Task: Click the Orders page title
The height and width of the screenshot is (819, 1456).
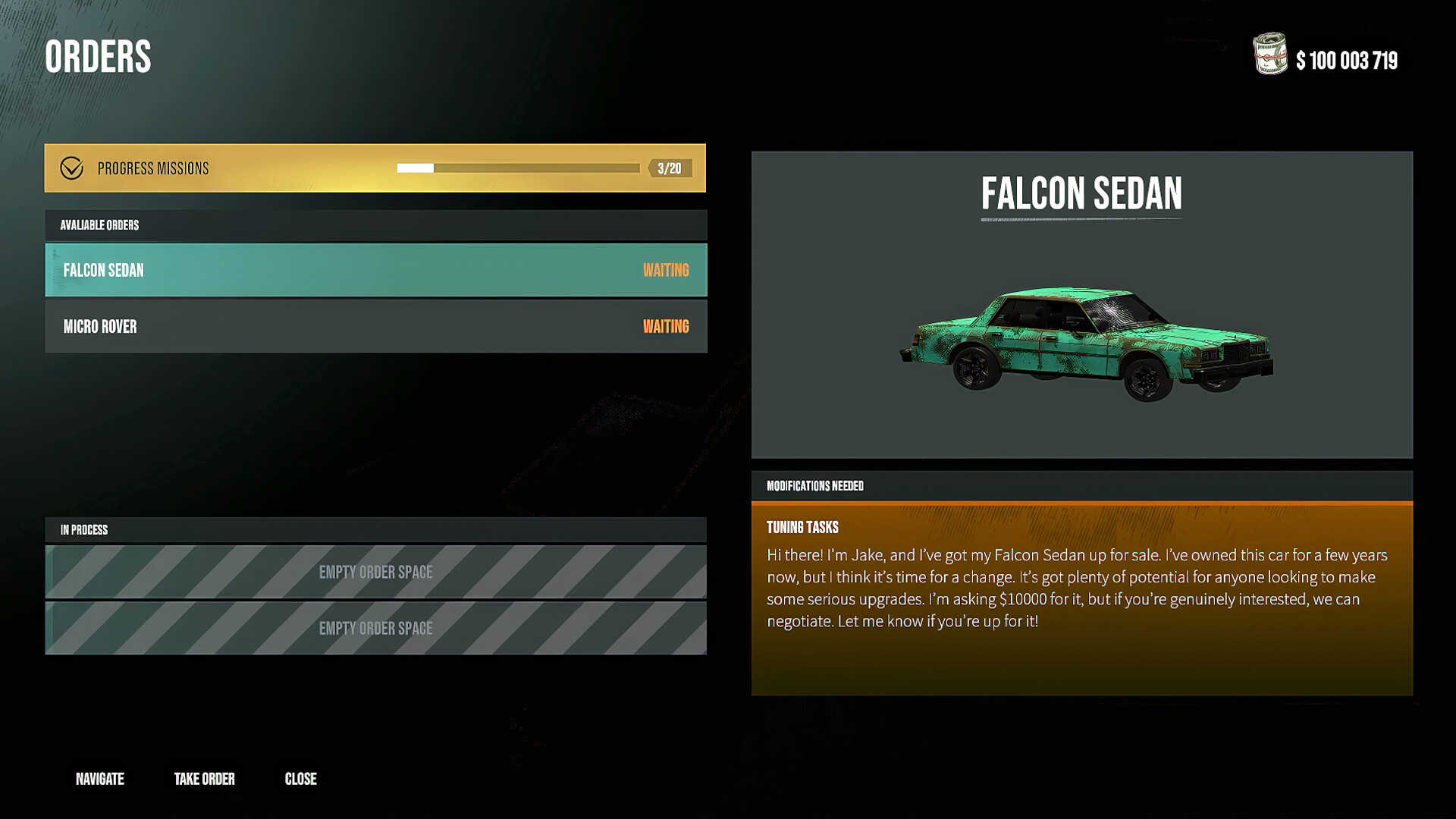Action: point(99,57)
